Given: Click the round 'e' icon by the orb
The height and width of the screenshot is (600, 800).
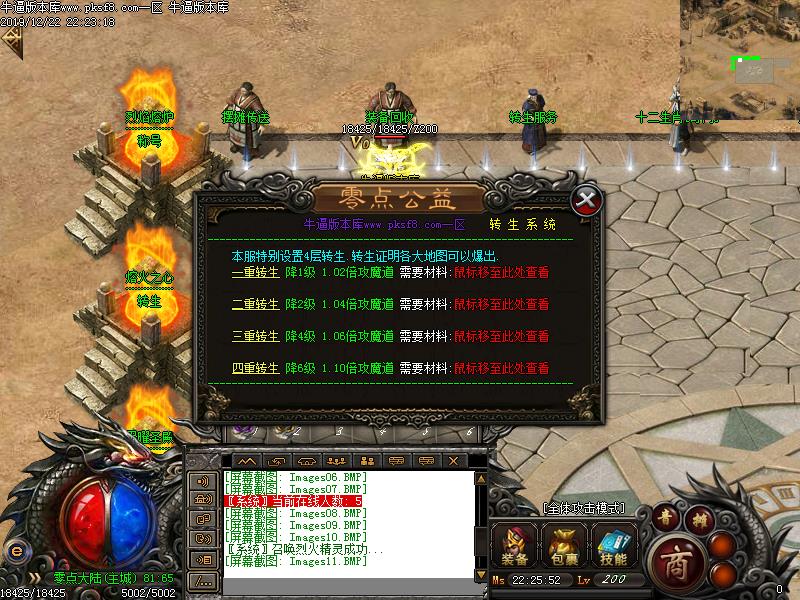Looking at the screenshot, I should (15, 551).
